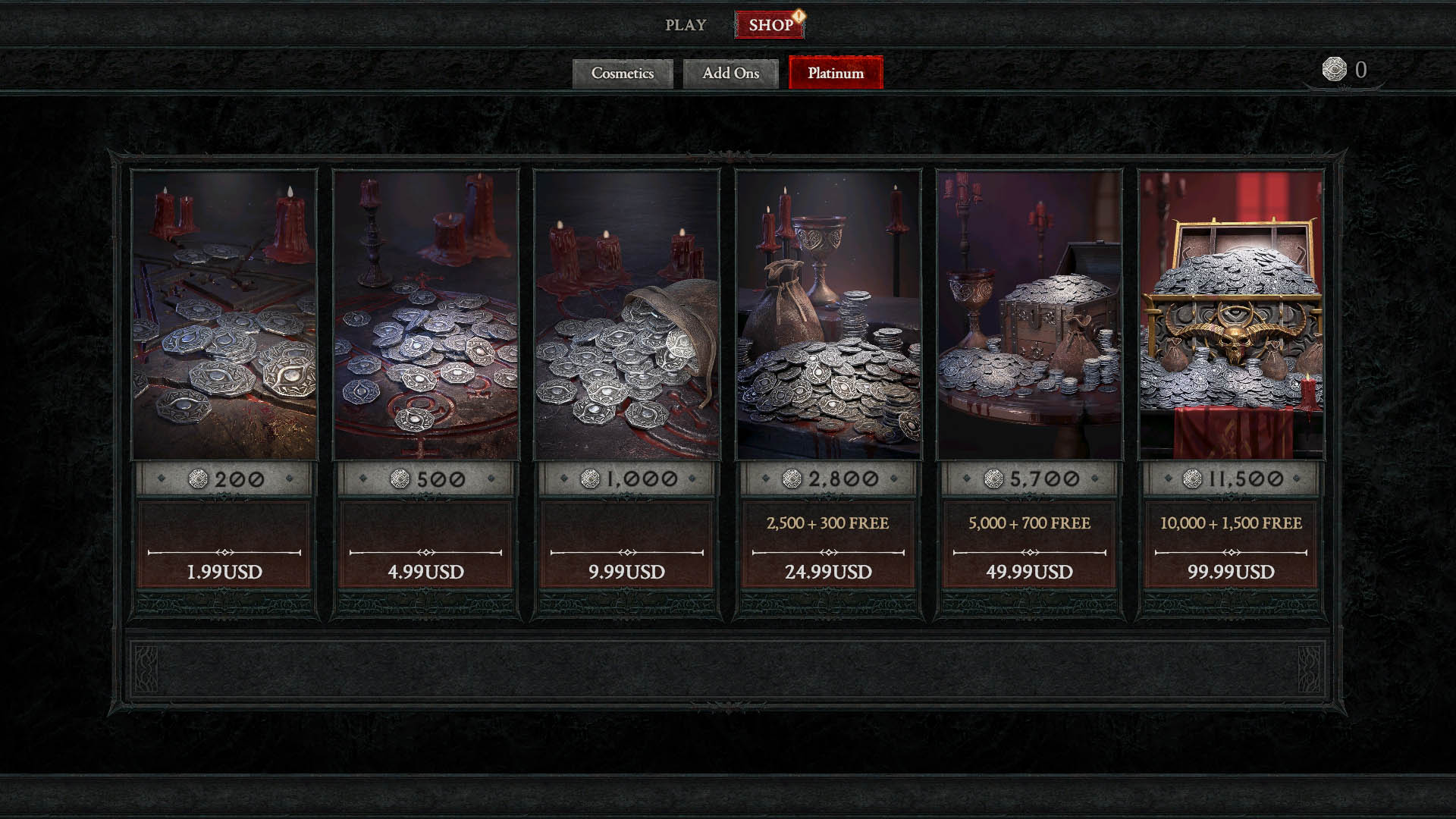The width and height of the screenshot is (1456, 819).
Task: Open the SHOP menu
Action: [x=769, y=24]
